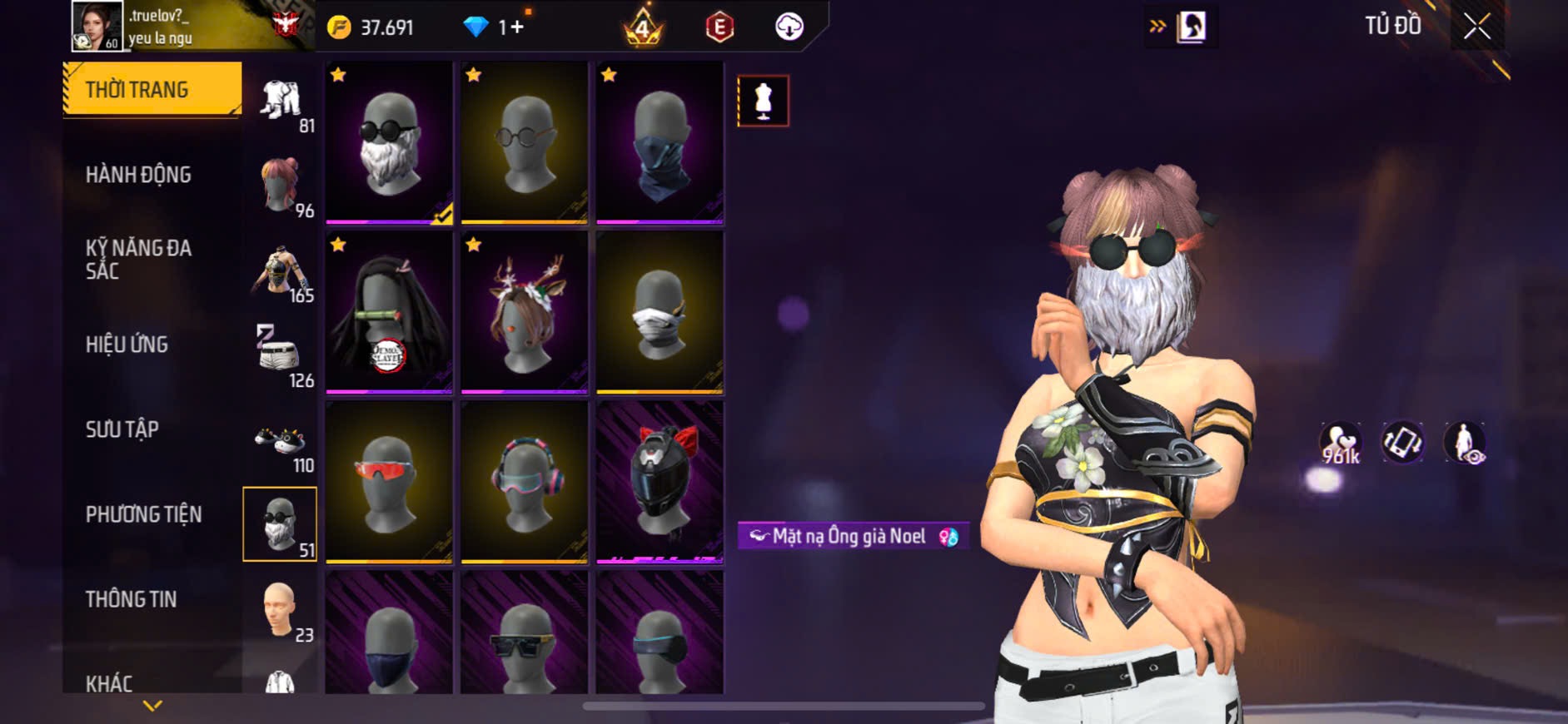Pick the black helmet with red ears
Image resolution: width=1568 pixels, height=724 pixels.
pos(660,482)
